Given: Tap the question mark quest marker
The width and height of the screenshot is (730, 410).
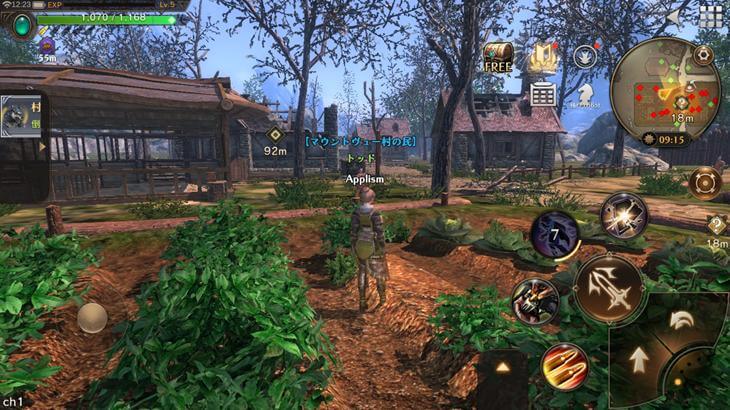Looking at the screenshot, I should coord(717,225).
